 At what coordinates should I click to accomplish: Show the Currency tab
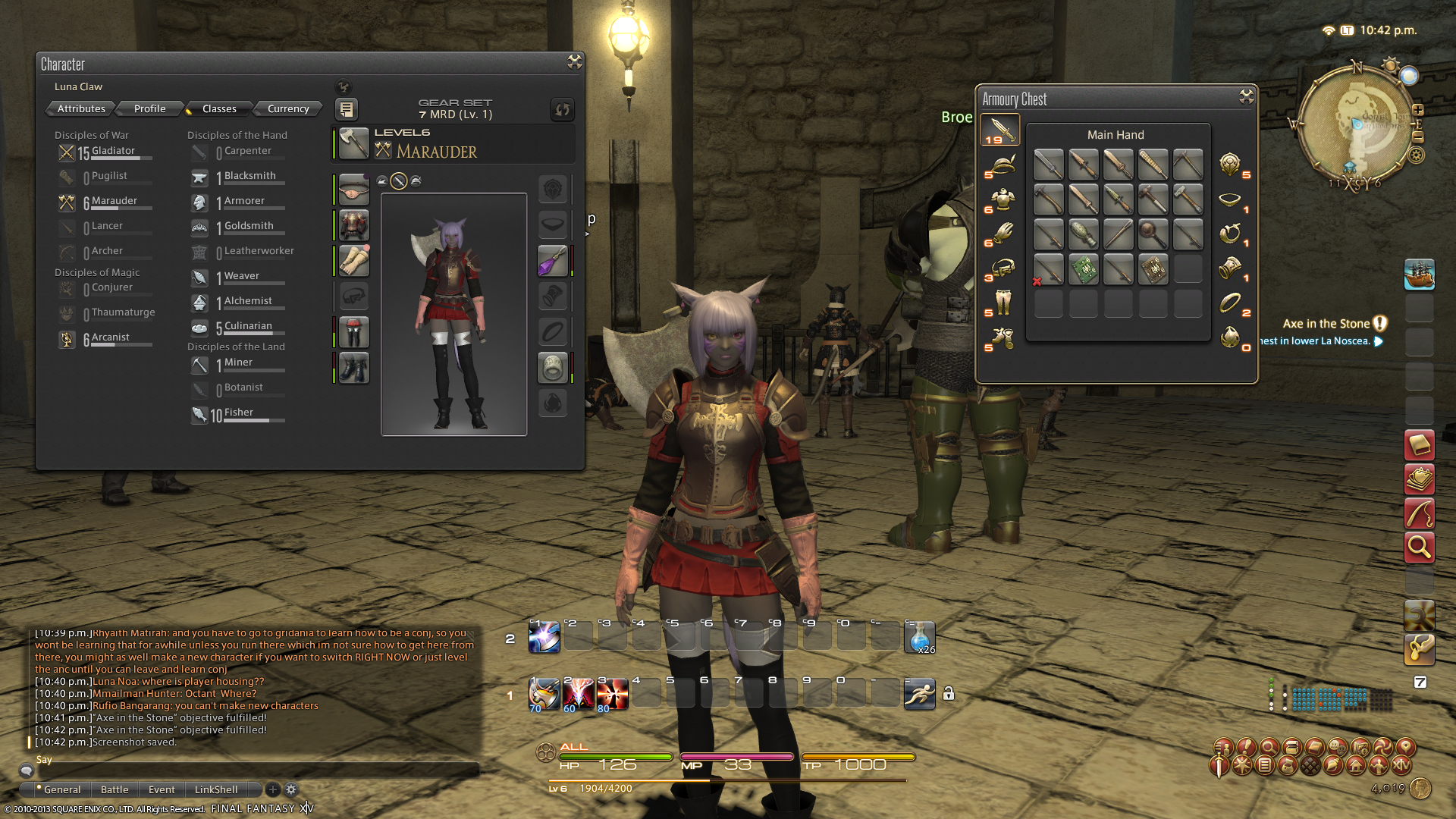click(x=288, y=108)
